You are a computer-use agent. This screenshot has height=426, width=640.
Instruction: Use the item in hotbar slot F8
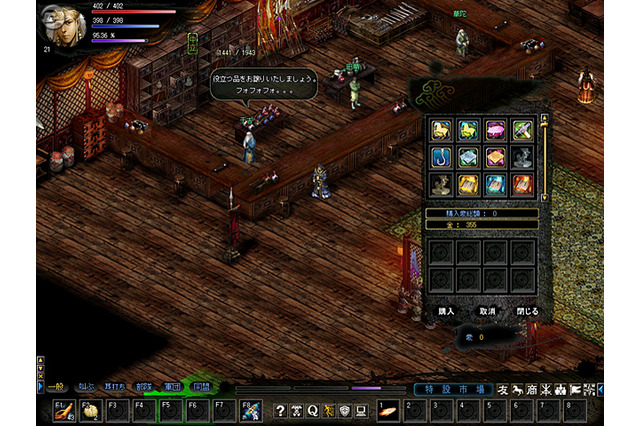click(251, 410)
